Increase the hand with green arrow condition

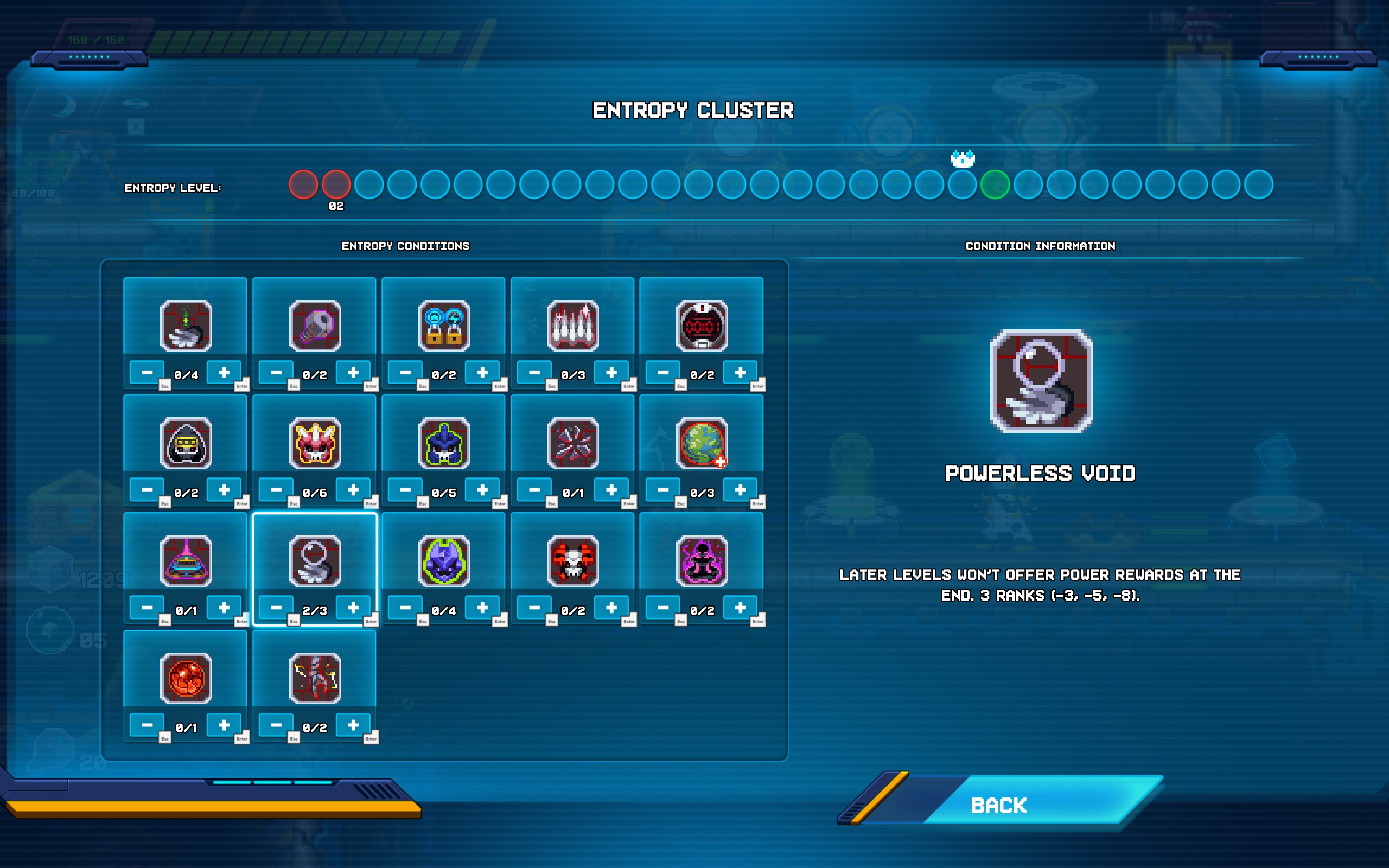click(224, 372)
